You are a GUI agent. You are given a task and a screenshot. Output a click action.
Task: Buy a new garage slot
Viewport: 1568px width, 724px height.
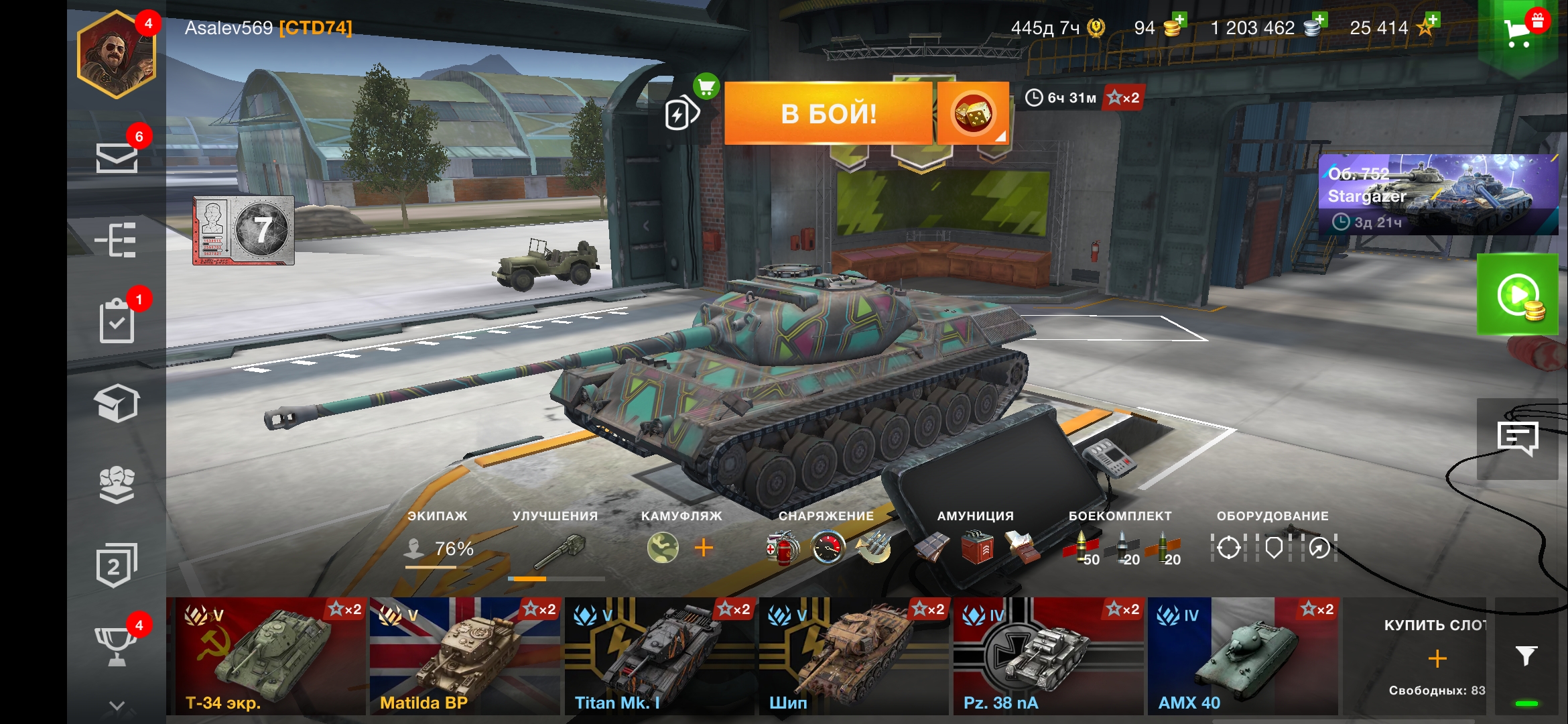pos(1437,657)
